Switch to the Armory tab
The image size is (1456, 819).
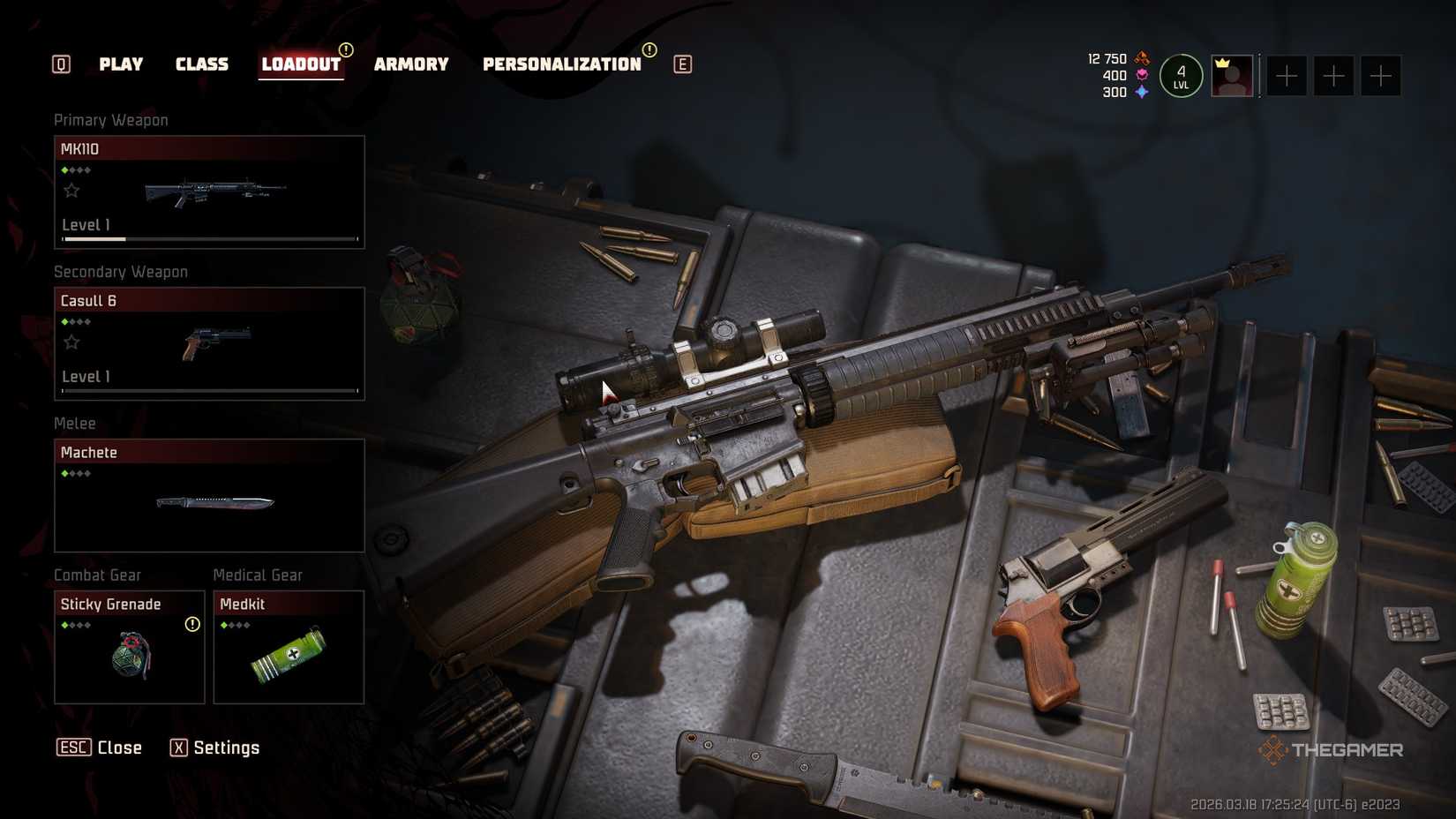[x=411, y=64]
